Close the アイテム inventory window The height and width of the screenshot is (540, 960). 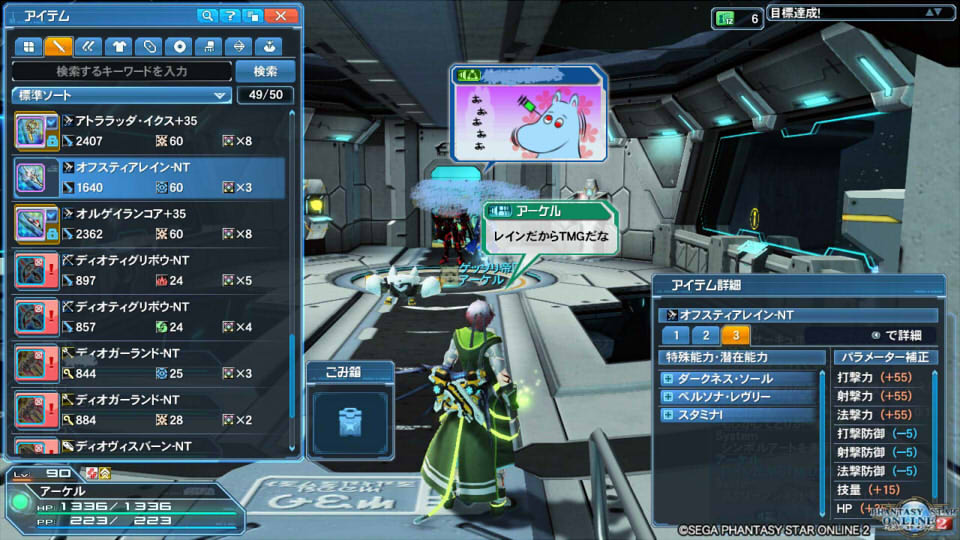point(281,16)
